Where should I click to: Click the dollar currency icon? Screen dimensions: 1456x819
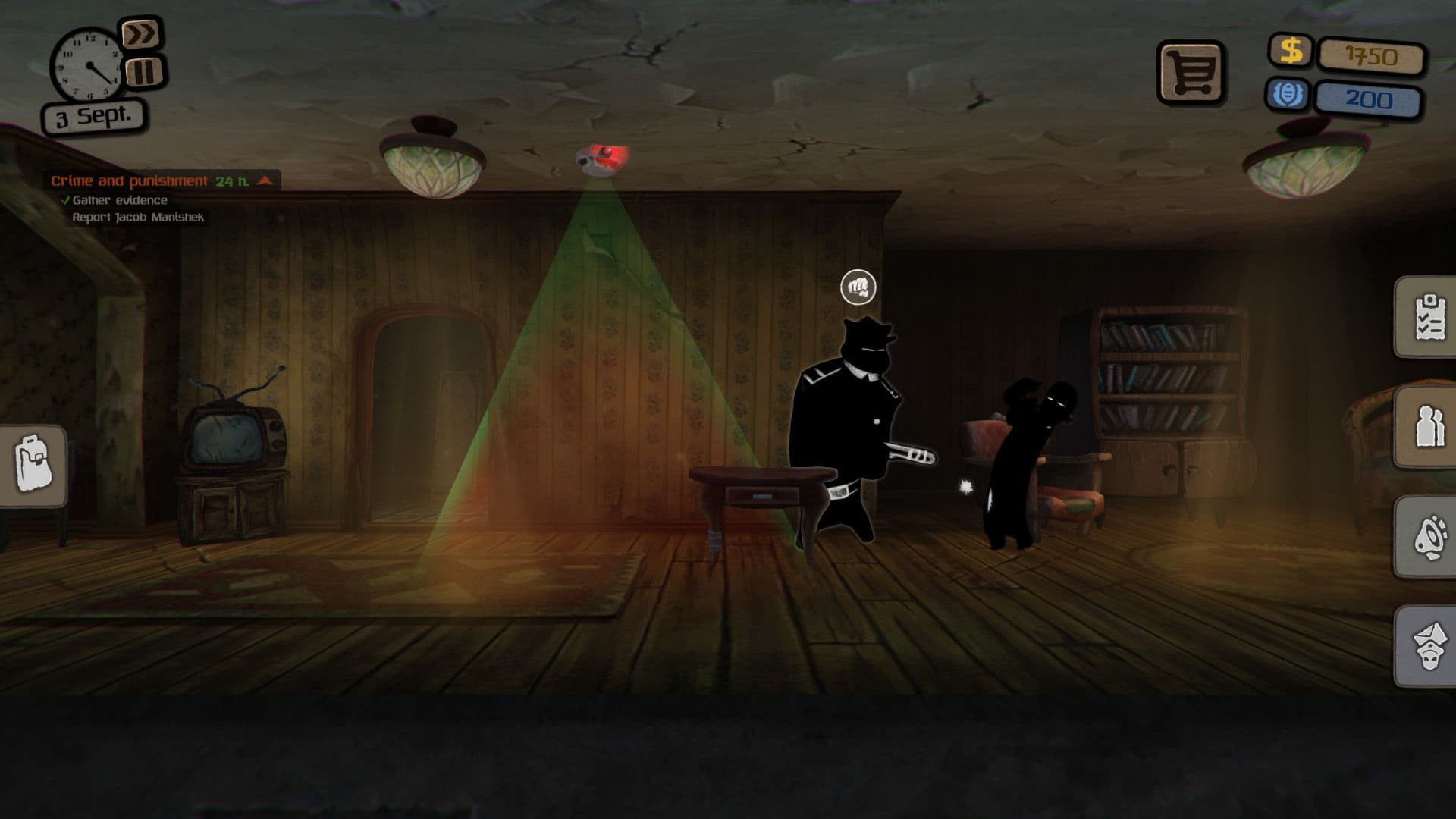[1290, 52]
